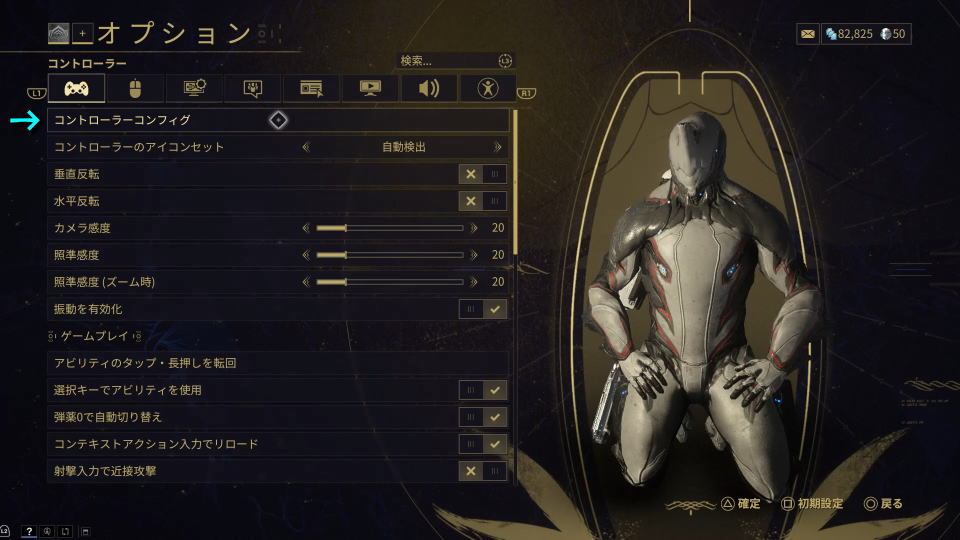Toggle 水平反転 setting
The image size is (960, 540).
pyautogui.click(x=483, y=201)
